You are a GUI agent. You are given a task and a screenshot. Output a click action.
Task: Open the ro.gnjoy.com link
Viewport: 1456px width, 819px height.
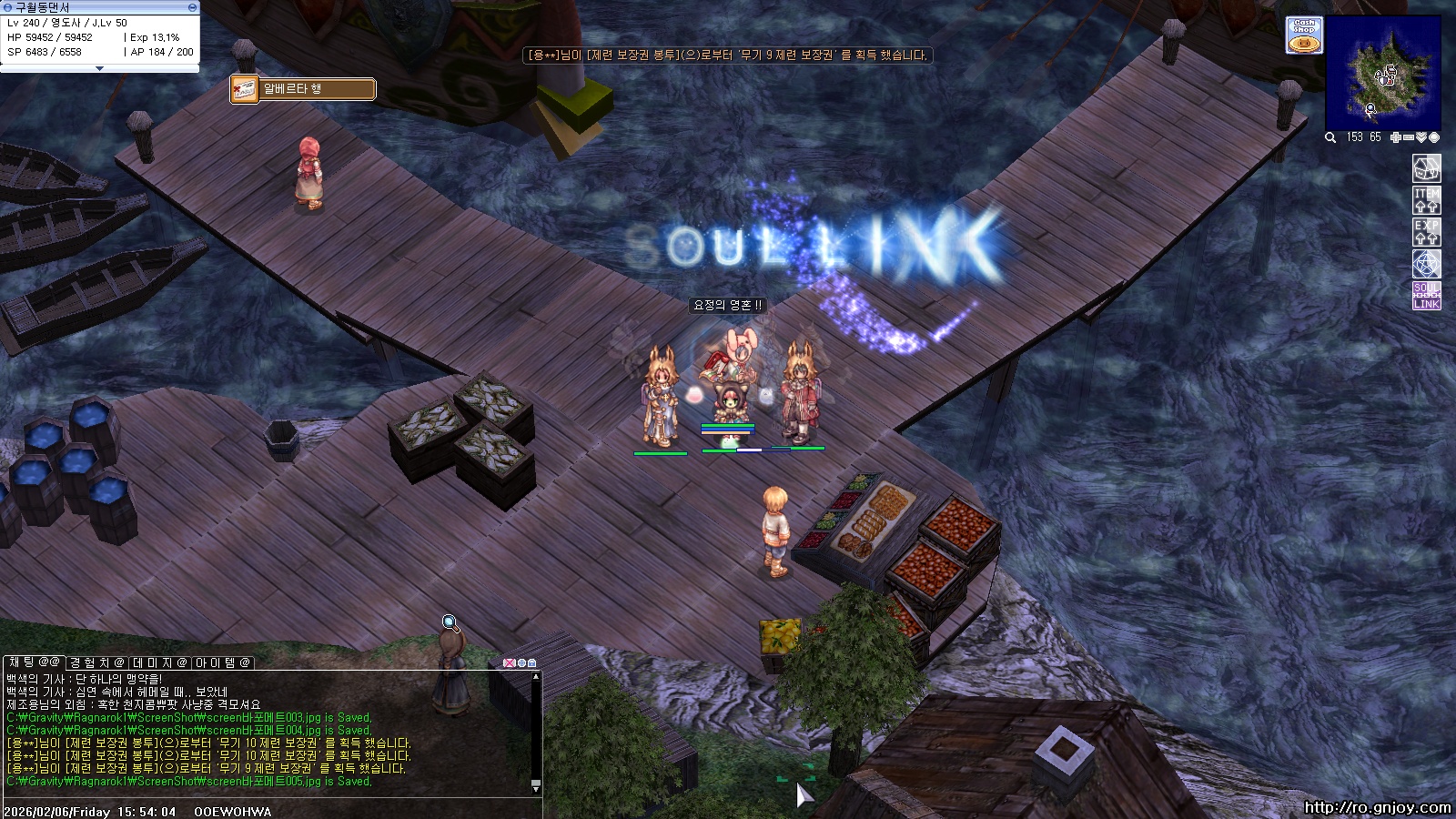pos(1377,807)
